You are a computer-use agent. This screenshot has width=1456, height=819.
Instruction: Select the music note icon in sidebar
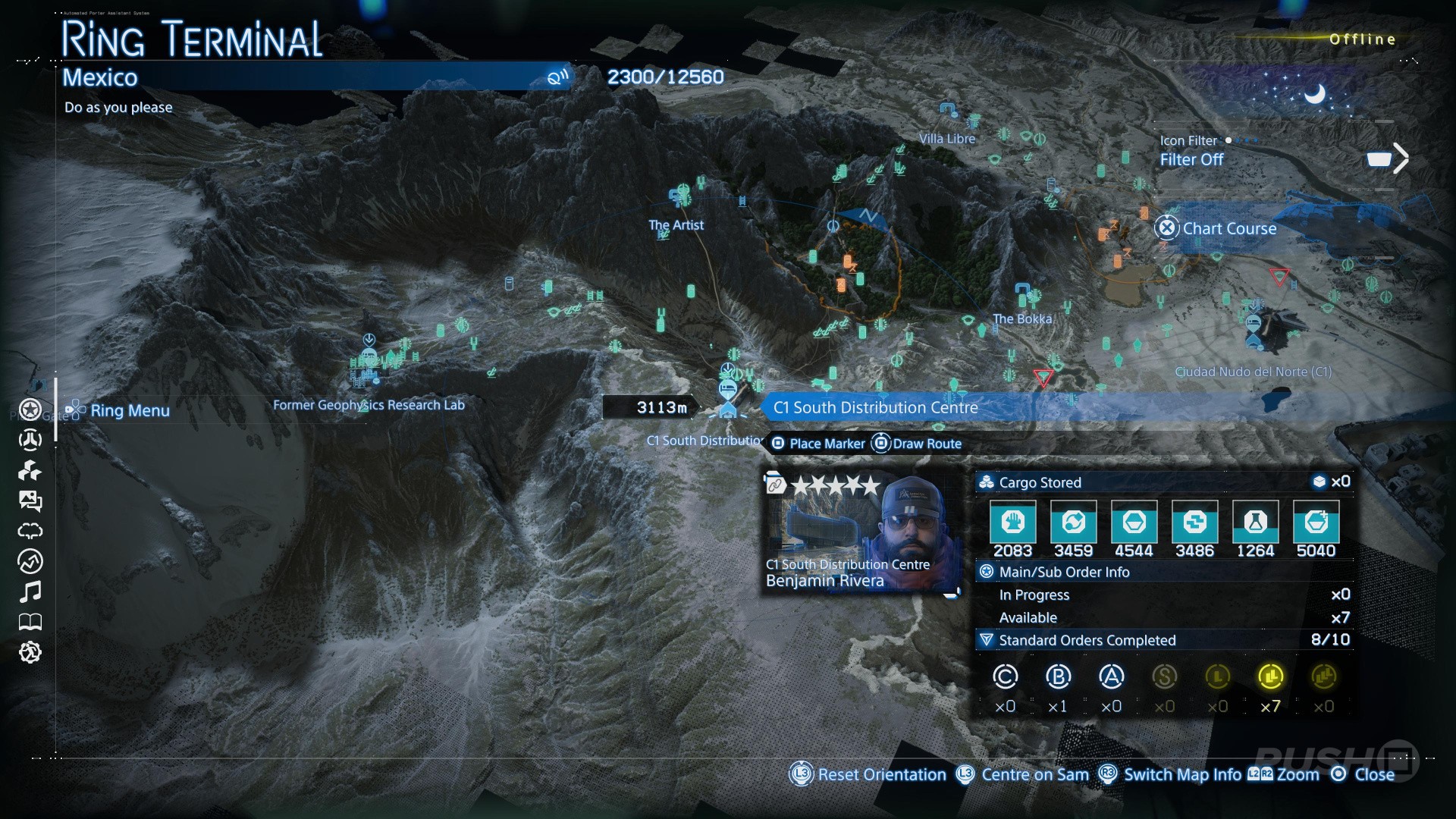click(30, 591)
